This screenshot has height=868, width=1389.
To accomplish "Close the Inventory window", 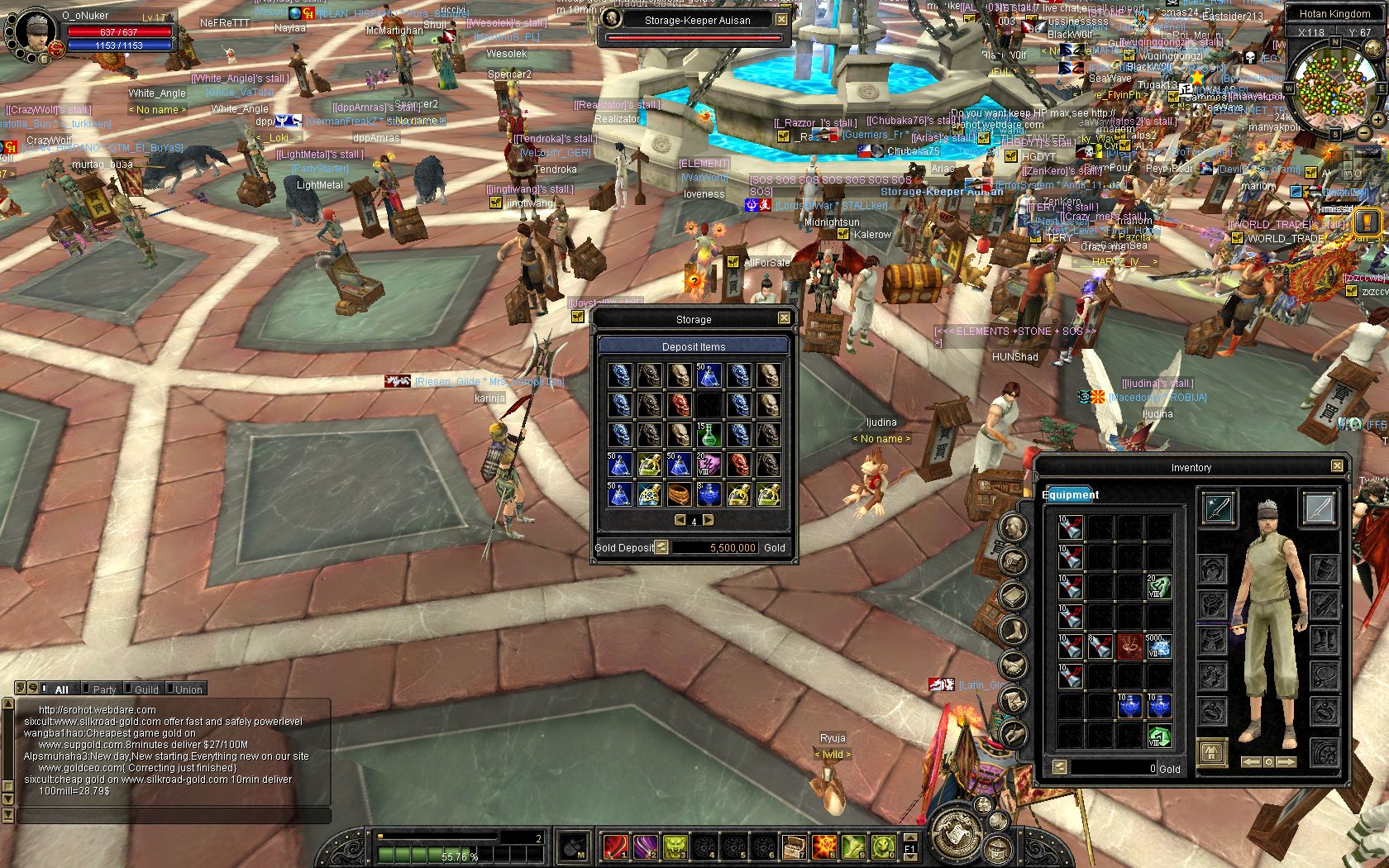I will [x=1337, y=466].
